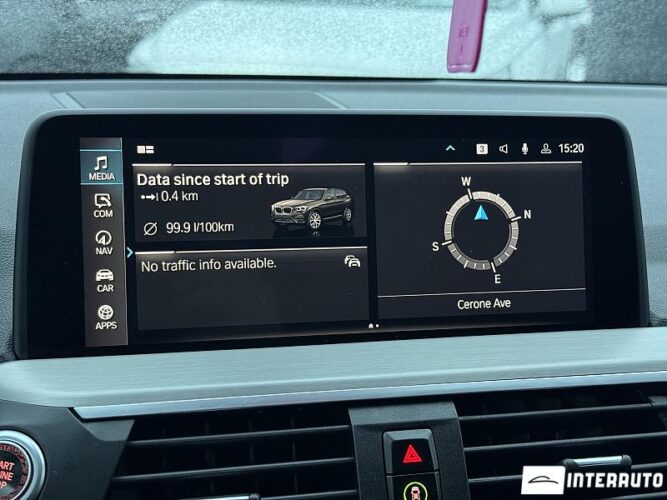Select the Cerone Ave street label
Image resolution: width=667 pixels, height=500 pixels.
pyautogui.click(x=484, y=303)
